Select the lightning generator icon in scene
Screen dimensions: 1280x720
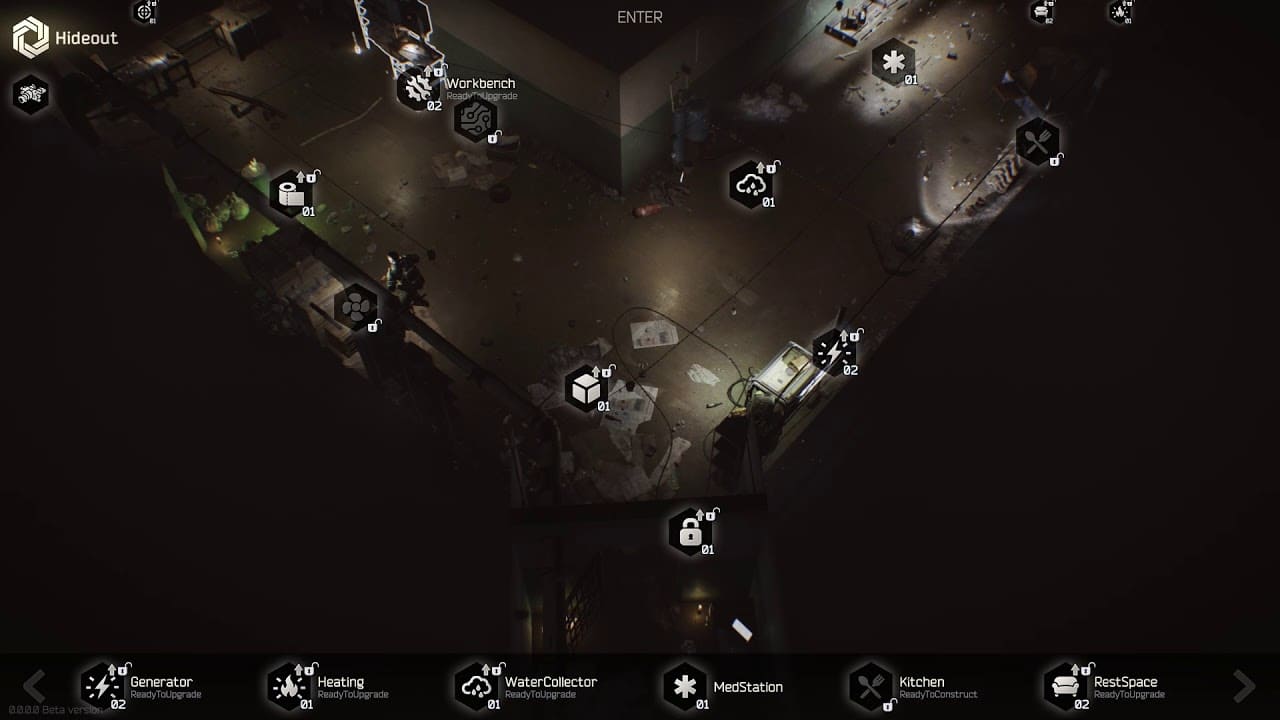click(833, 353)
